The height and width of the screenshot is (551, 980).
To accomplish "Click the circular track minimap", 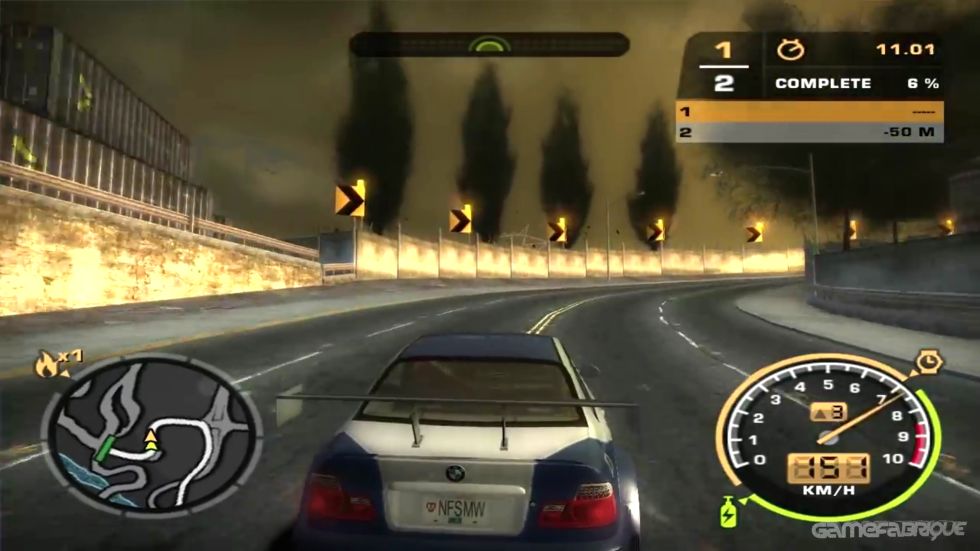I will 150,435.
